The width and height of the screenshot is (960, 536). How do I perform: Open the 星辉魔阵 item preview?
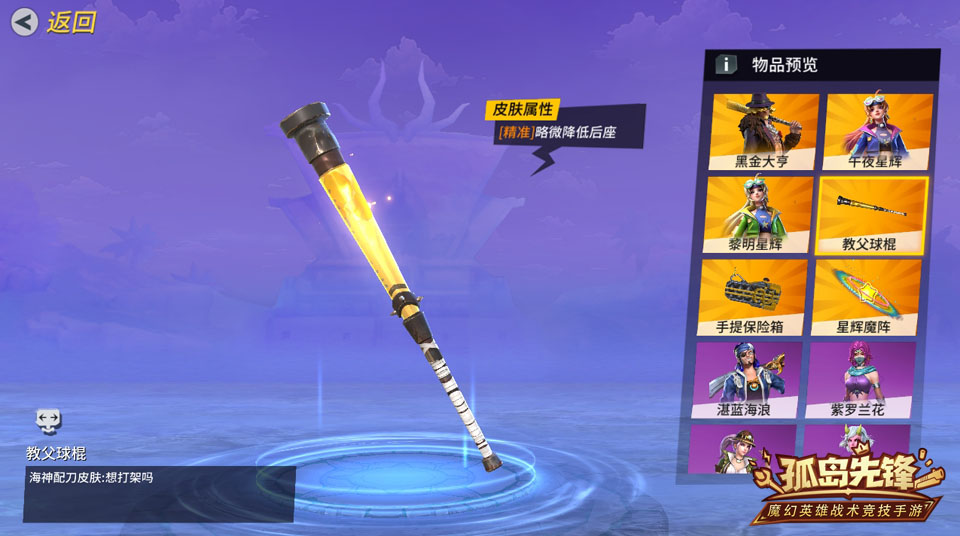[x=866, y=297]
